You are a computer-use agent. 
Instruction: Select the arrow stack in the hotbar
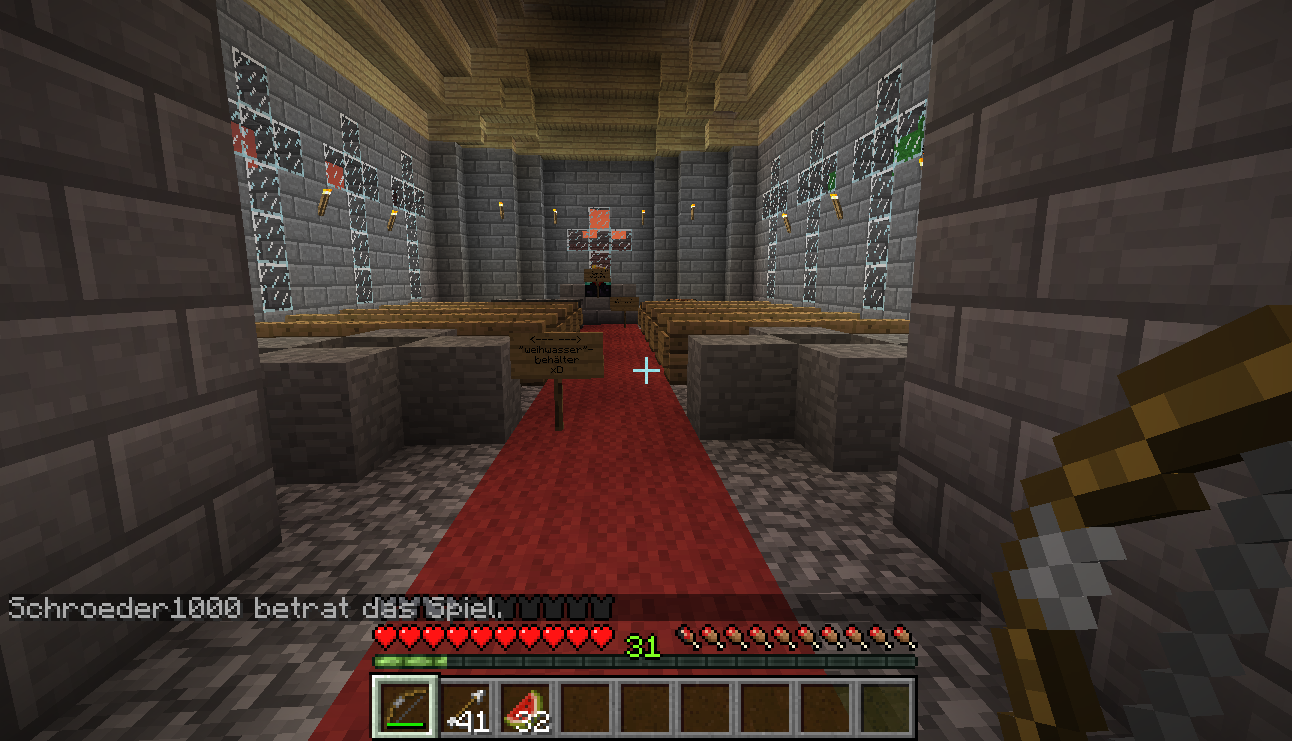click(x=466, y=707)
